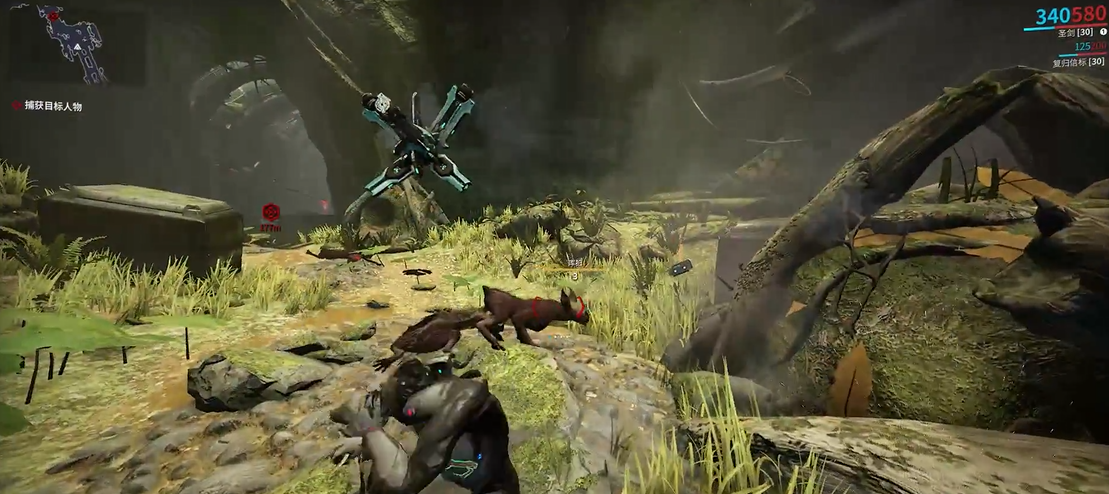
Task: Click the red objective waypoint marker
Action: click(269, 212)
